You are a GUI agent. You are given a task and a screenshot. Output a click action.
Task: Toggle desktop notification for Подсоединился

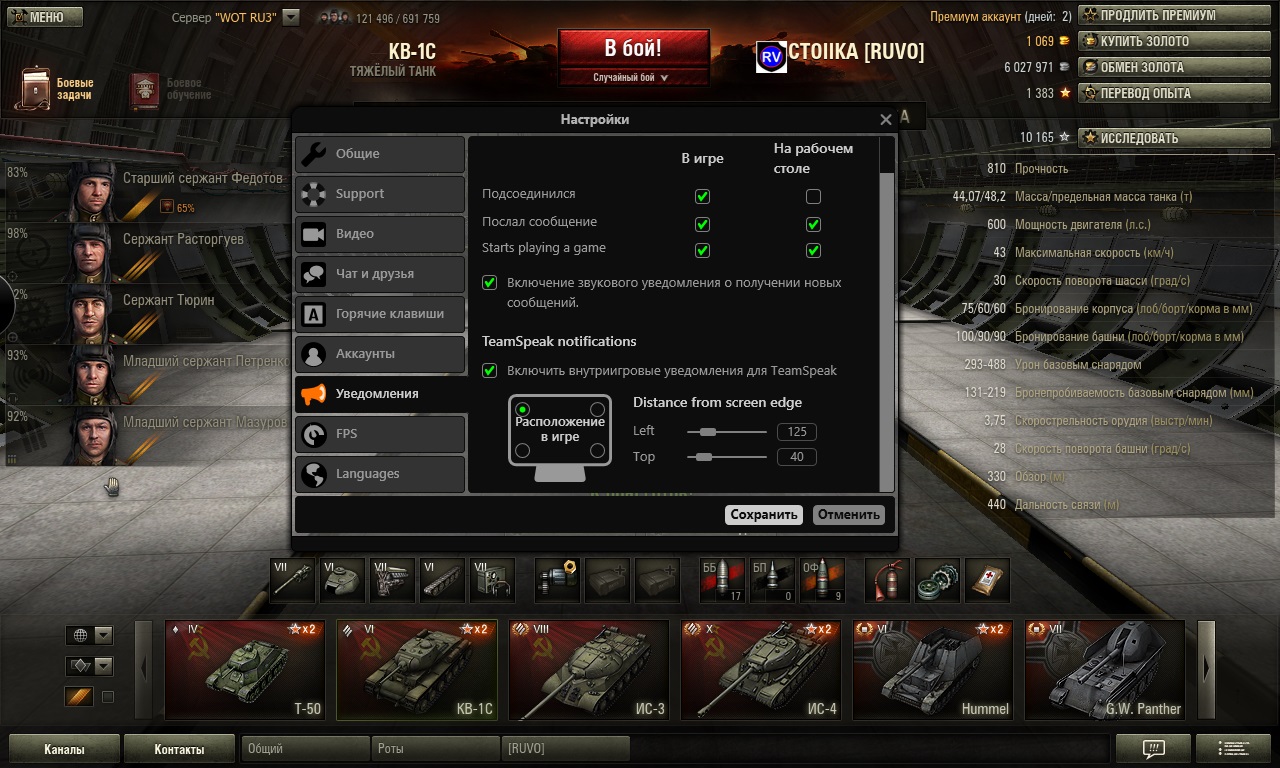[813, 196]
